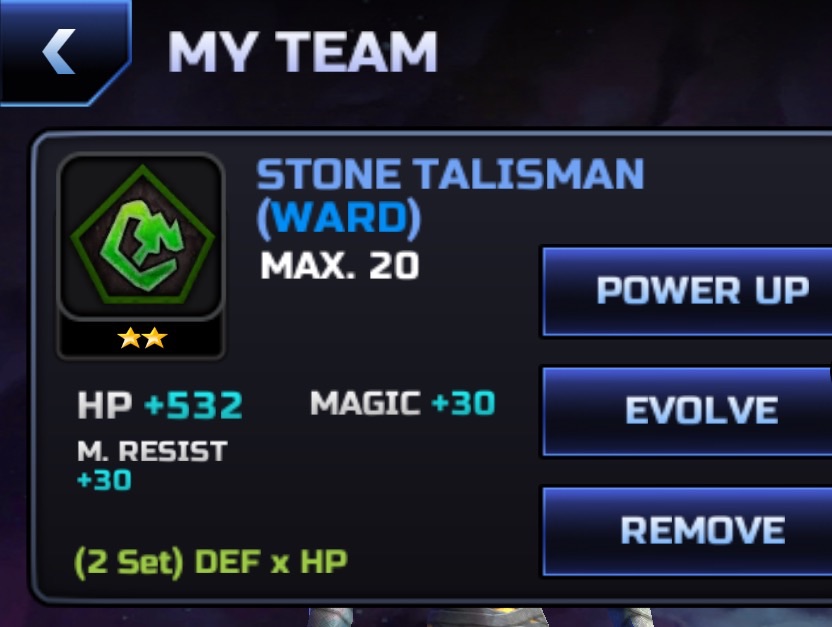Remove the equipped Stone Talisman

688,530
